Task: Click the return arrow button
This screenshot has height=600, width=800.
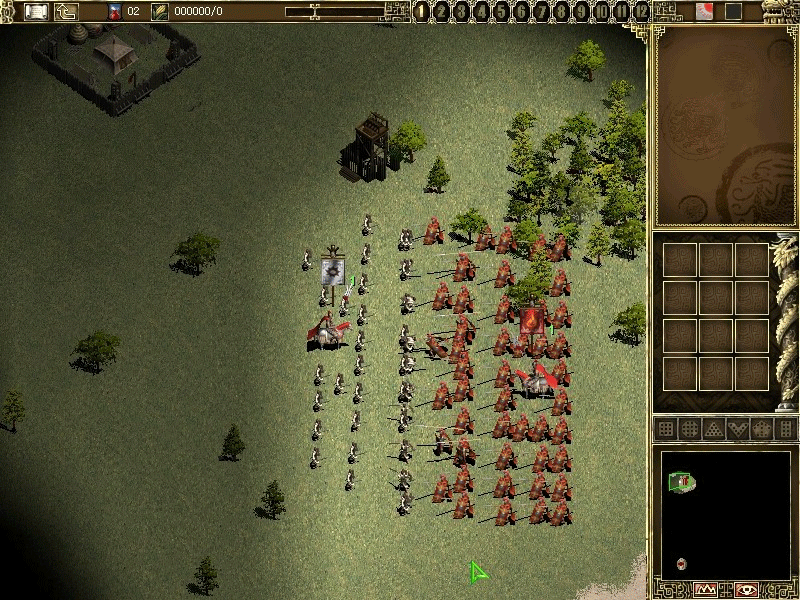Action: [67, 12]
